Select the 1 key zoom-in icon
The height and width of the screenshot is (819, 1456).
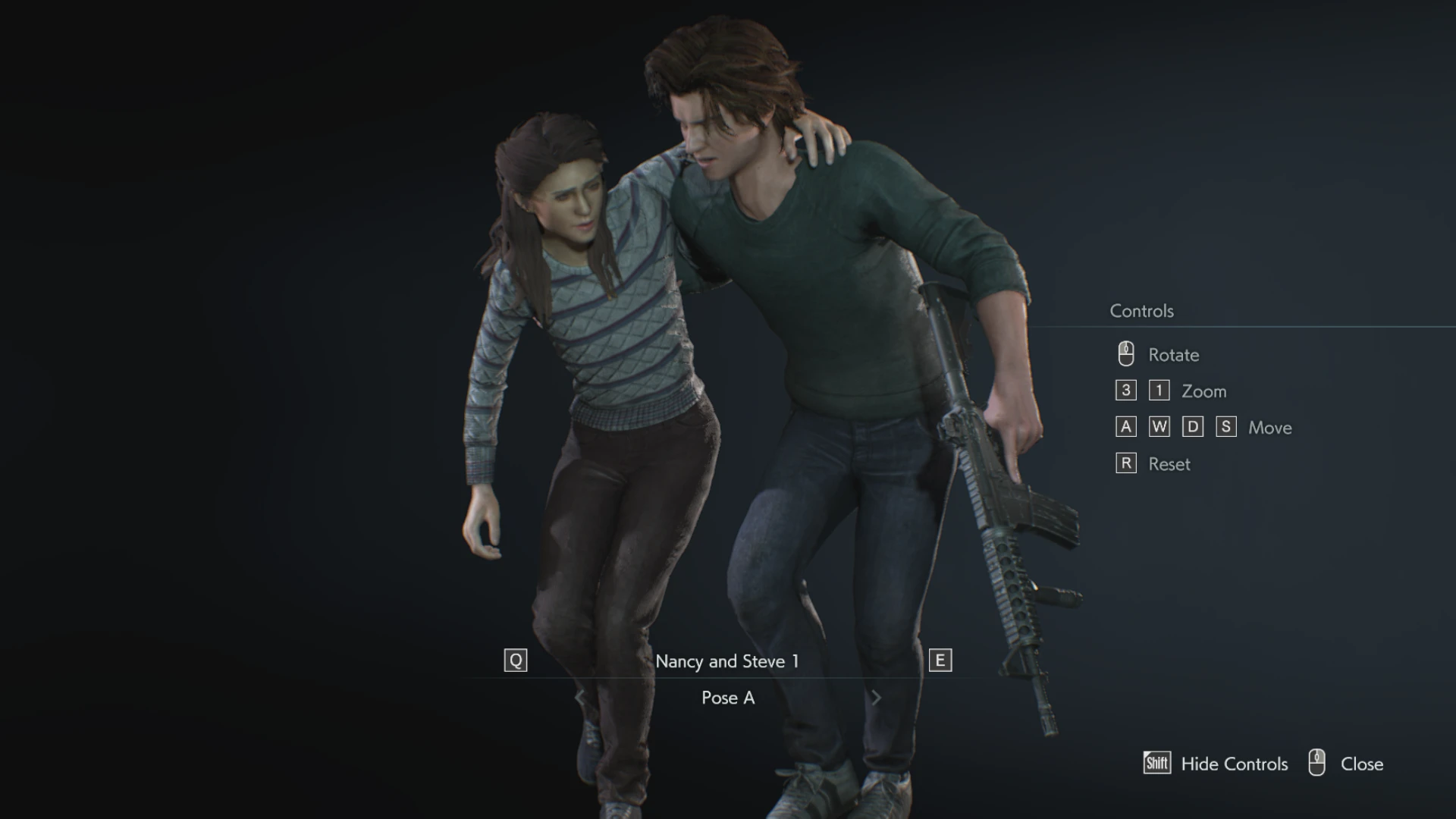pyautogui.click(x=1159, y=390)
